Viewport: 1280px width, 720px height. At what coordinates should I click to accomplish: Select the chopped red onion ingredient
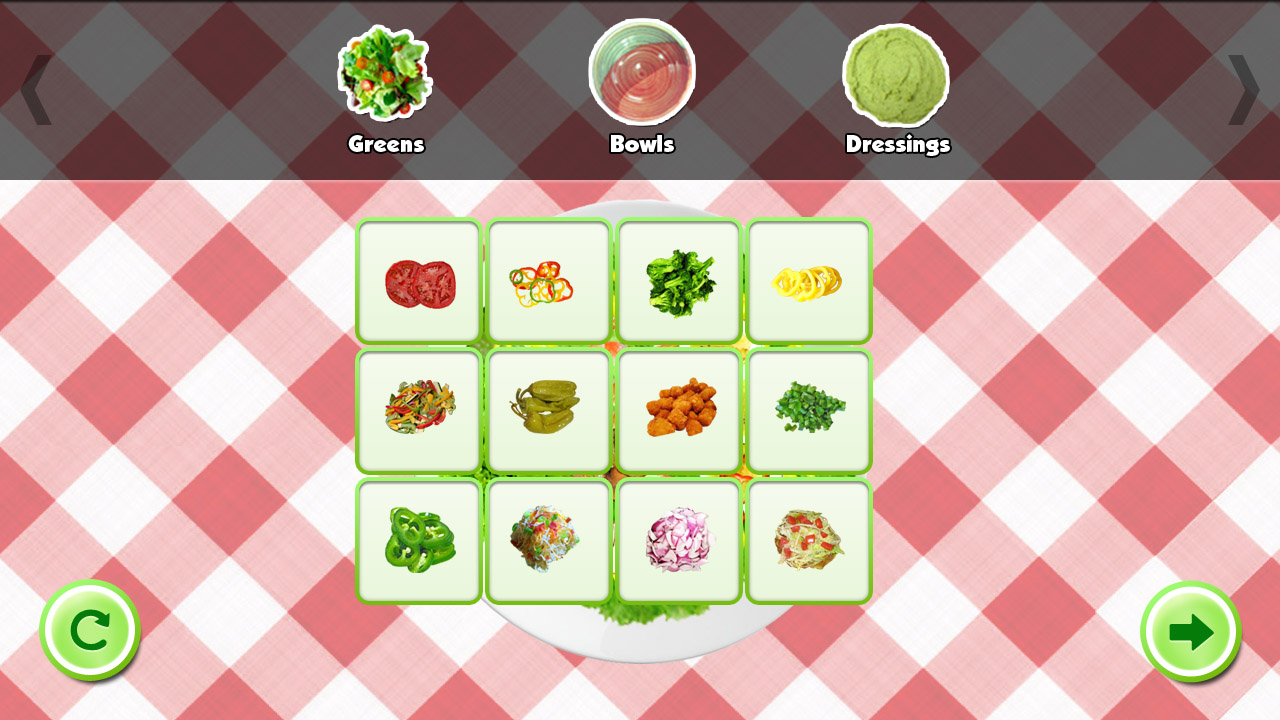click(x=679, y=541)
